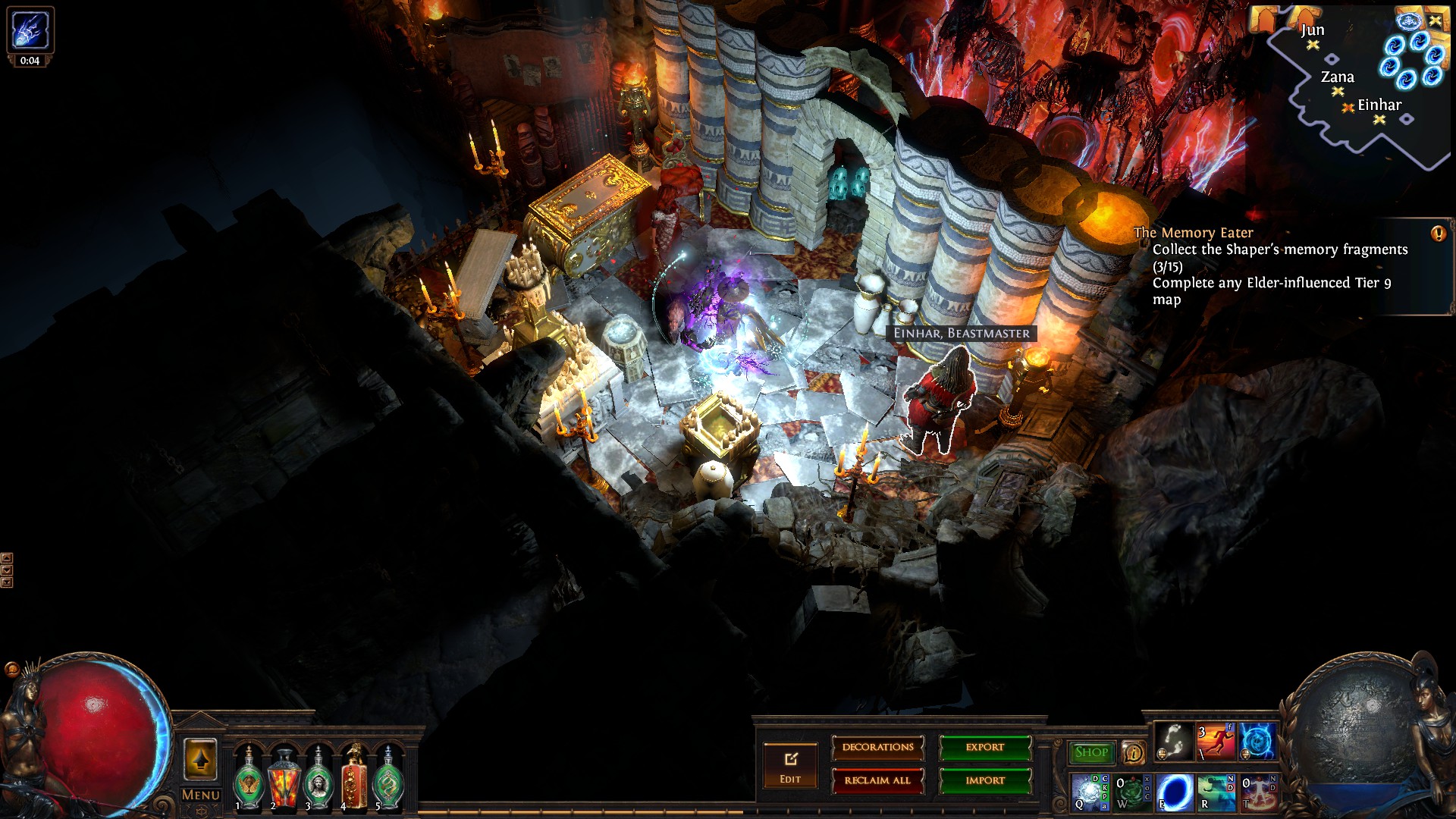
Task: Click the Zana marker on the minimap
Action: point(1338,91)
